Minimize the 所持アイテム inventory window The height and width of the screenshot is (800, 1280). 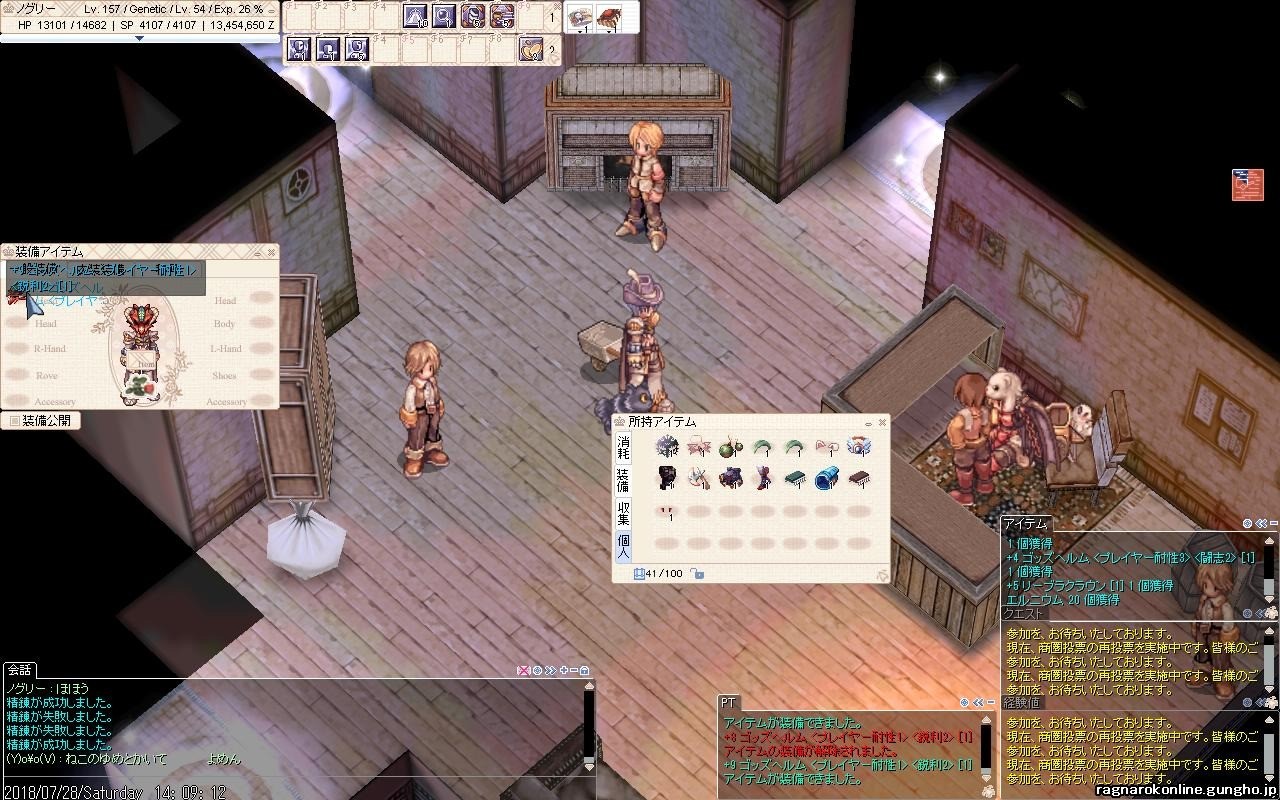point(869,423)
